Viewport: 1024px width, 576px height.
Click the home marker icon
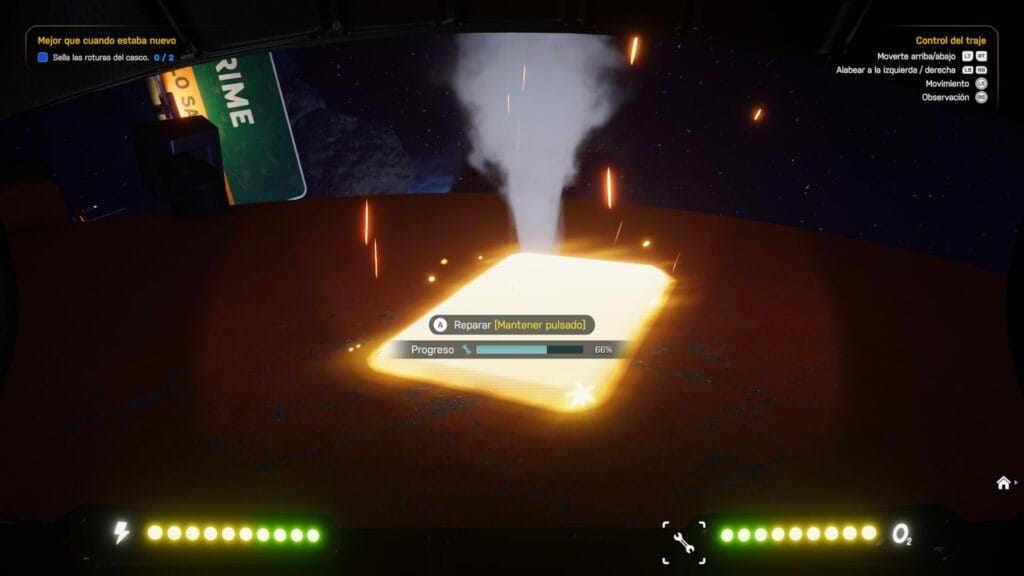coord(1003,483)
